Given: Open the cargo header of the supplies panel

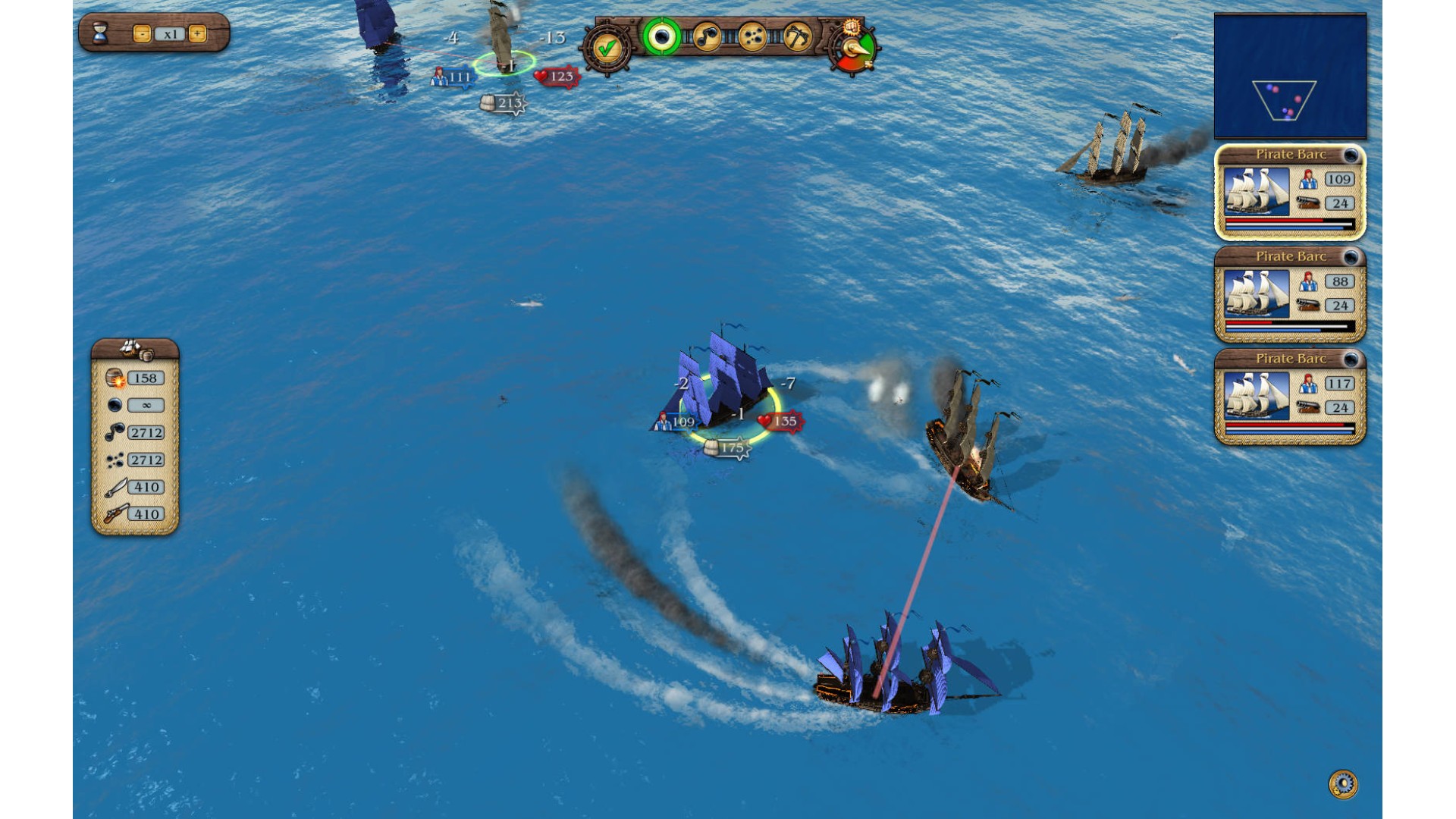Looking at the screenshot, I should coord(135,349).
